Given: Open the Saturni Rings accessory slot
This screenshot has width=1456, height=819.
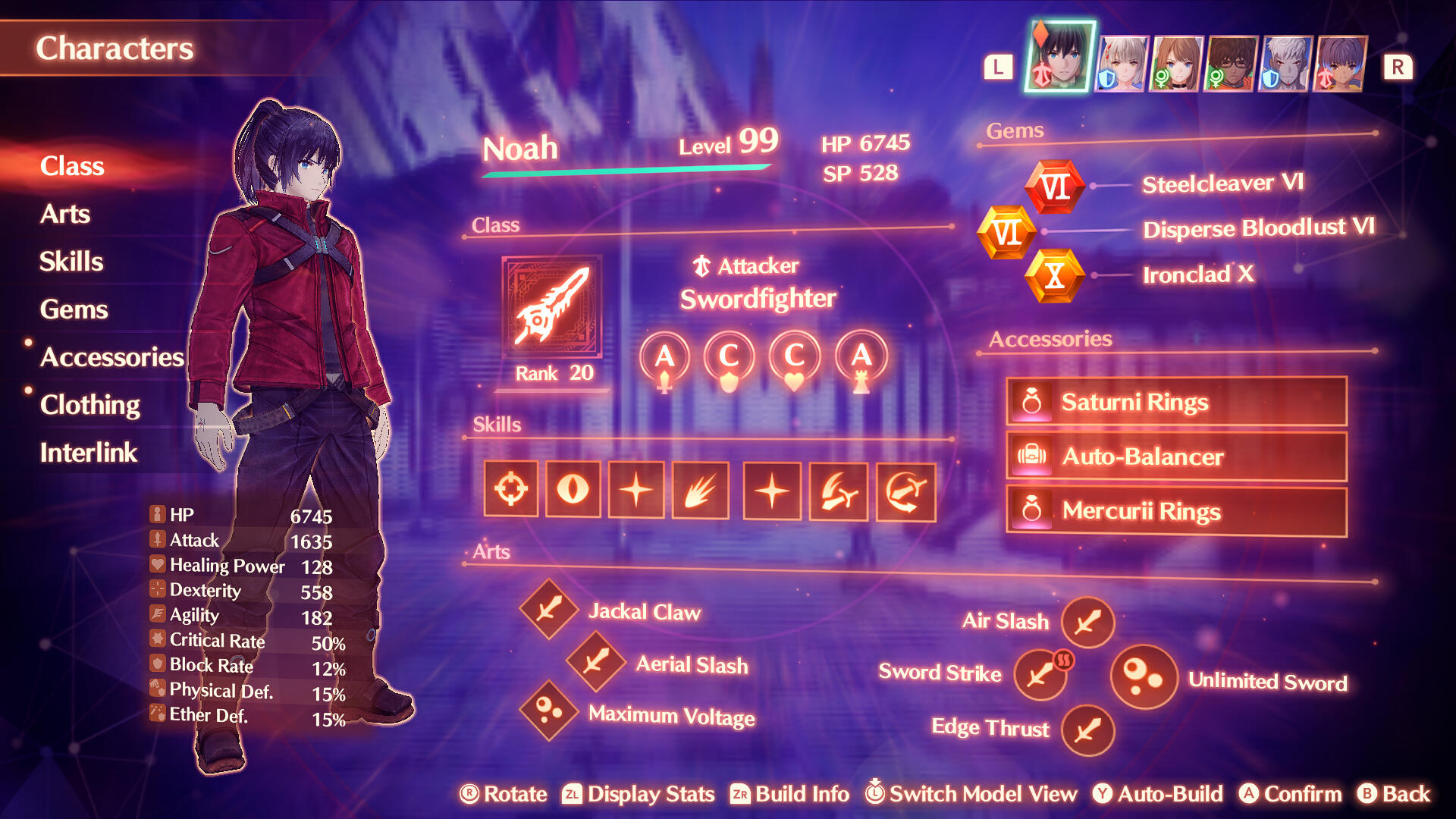Looking at the screenshot, I should (x=1175, y=402).
